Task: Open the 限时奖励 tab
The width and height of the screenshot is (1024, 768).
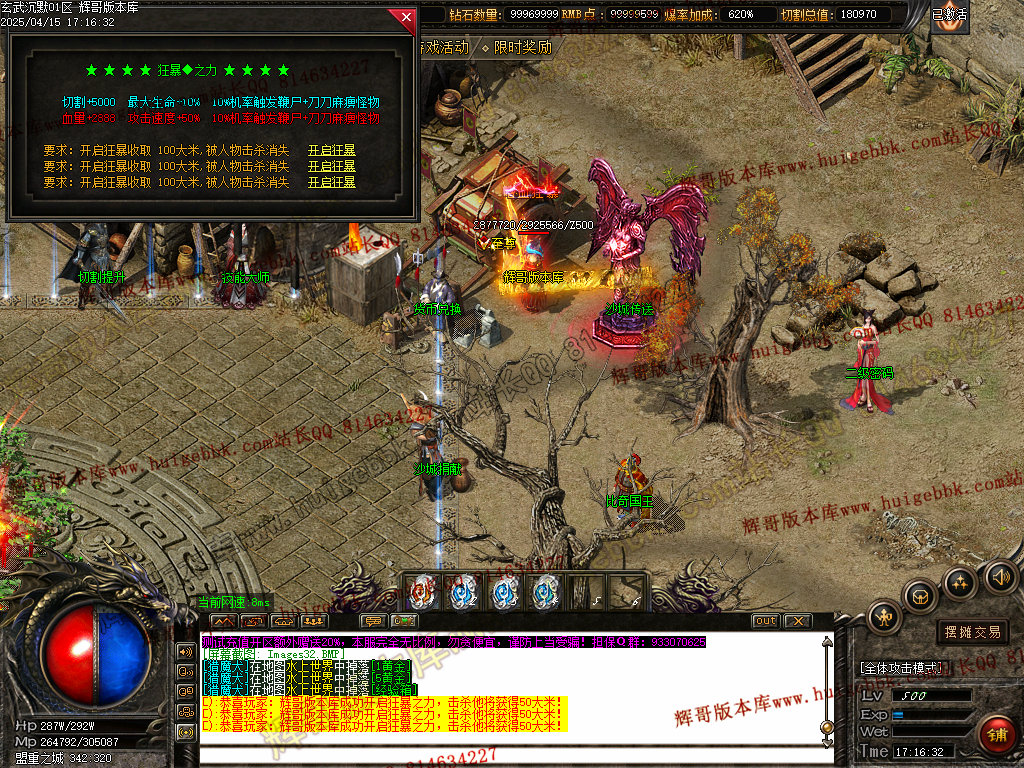Action: pos(521,47)
